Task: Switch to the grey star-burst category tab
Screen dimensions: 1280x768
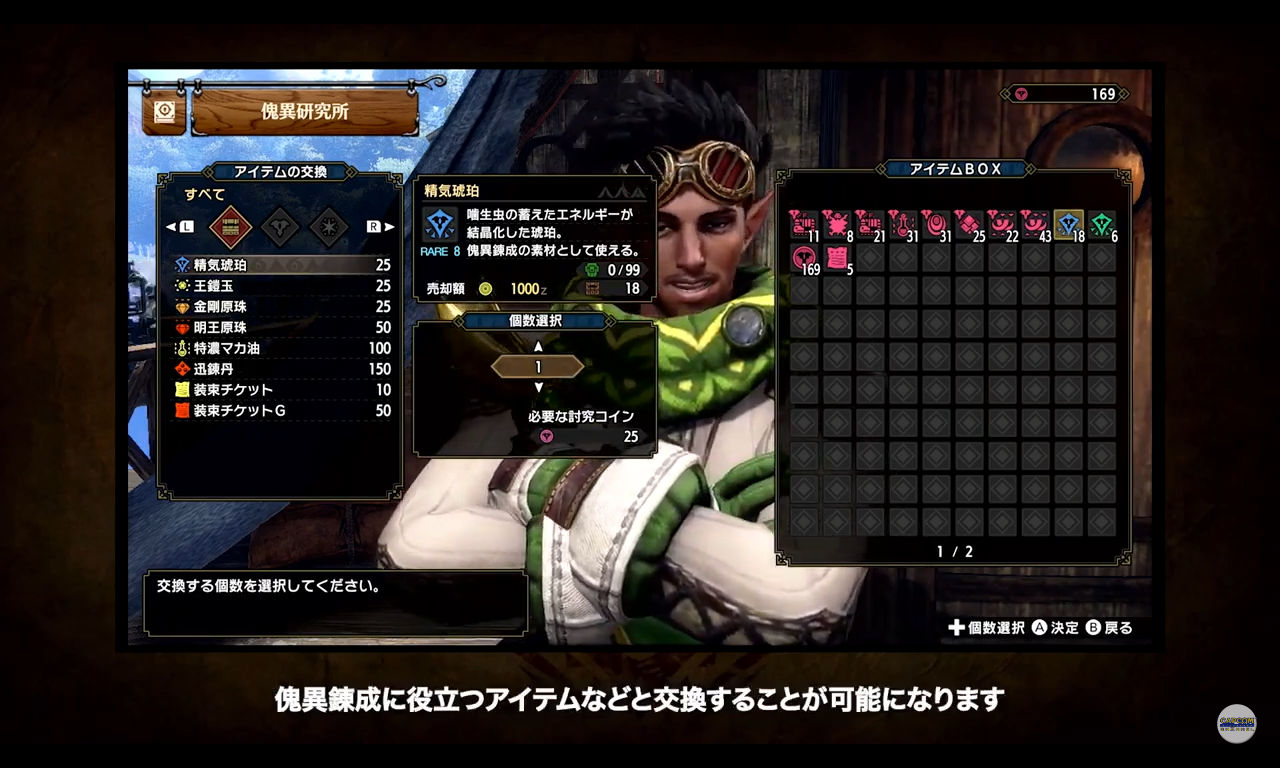Action: (329, 227)
